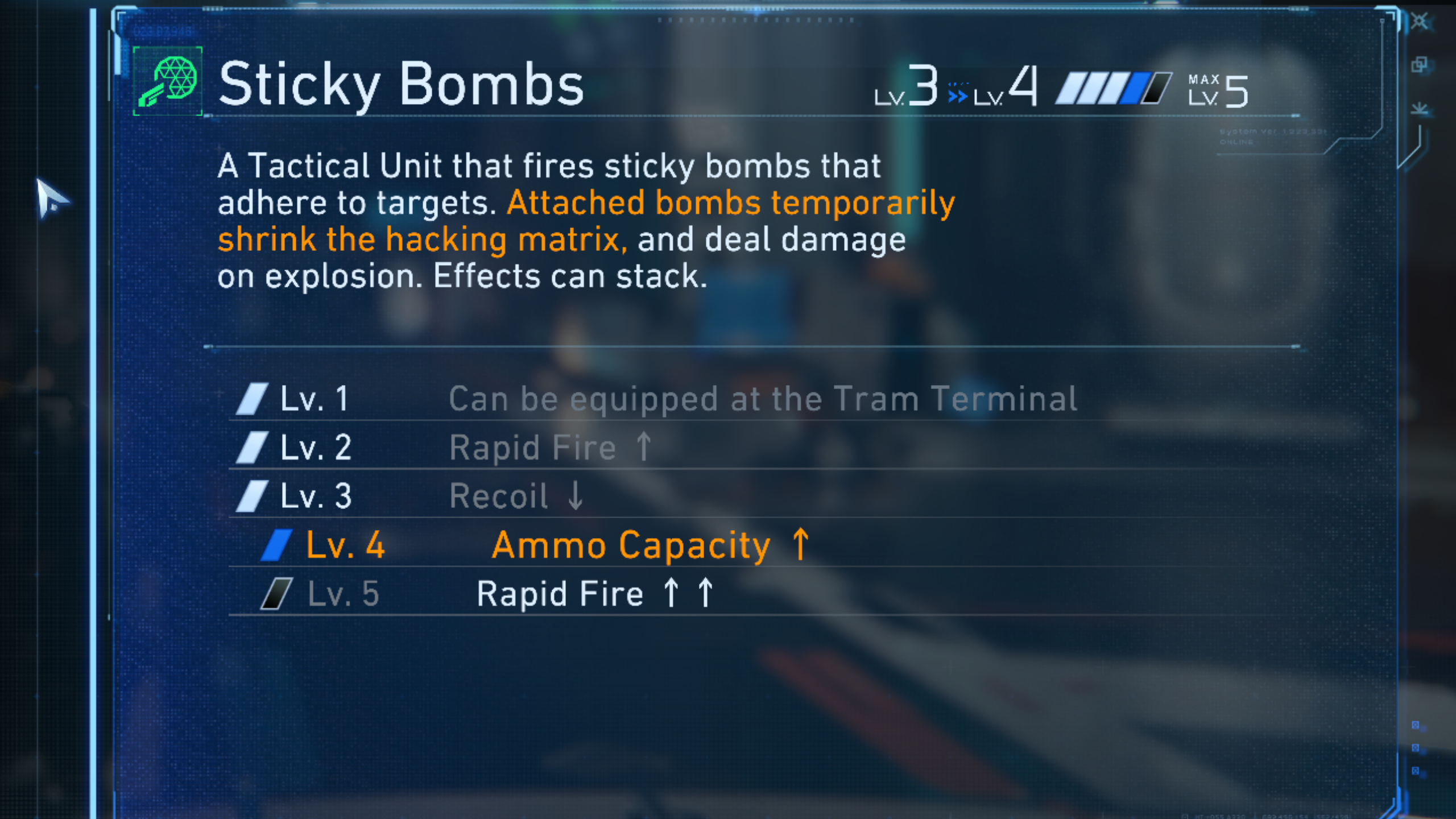Screen dimensions: 1456x819
Task: Click the download arrow icon on right sidebar
Action: click(x=1418, y=109)
